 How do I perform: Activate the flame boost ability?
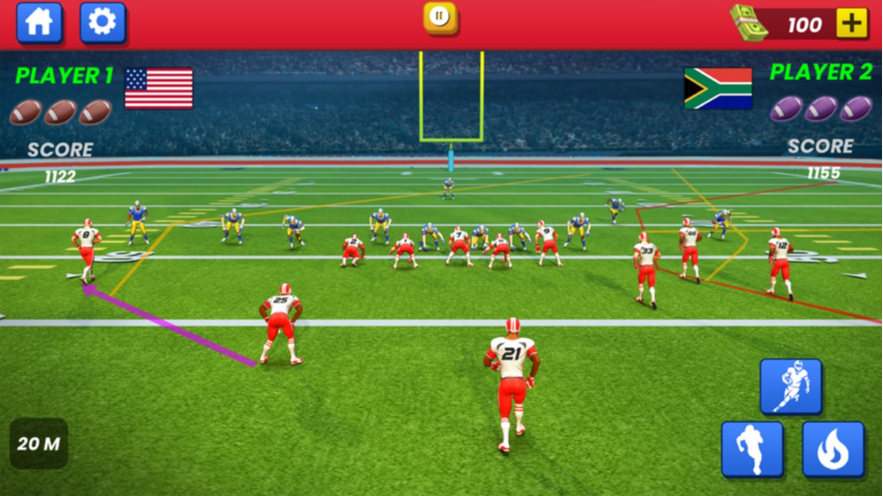(x=832, y=449)
